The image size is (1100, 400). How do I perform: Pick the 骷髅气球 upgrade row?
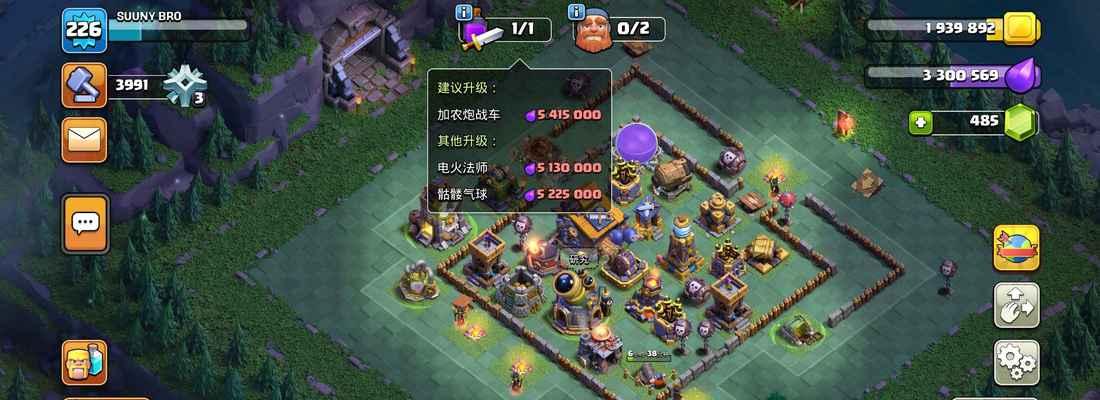click(x=518, y=194)
